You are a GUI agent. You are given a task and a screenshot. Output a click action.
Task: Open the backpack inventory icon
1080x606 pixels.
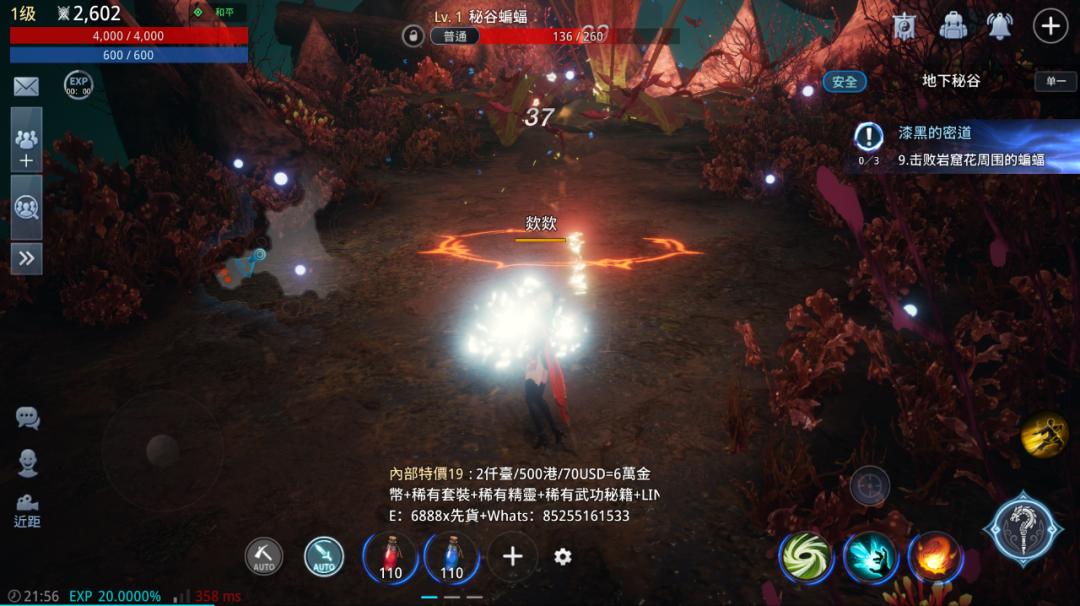[954, 26]
